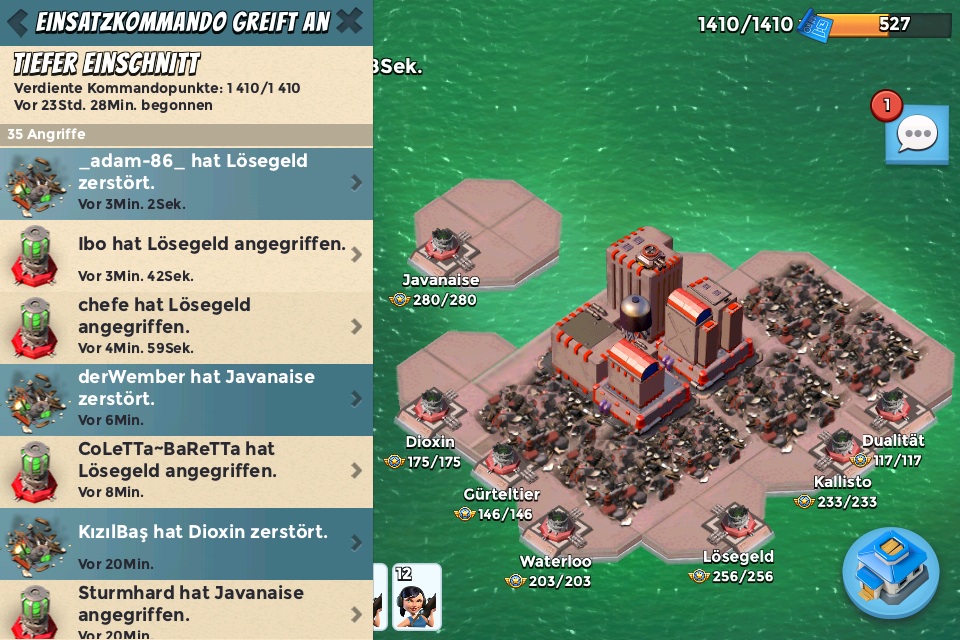Select the Dualität base marker
The height and width of the screenshot is (640, 960).
[x=890, y=407]
